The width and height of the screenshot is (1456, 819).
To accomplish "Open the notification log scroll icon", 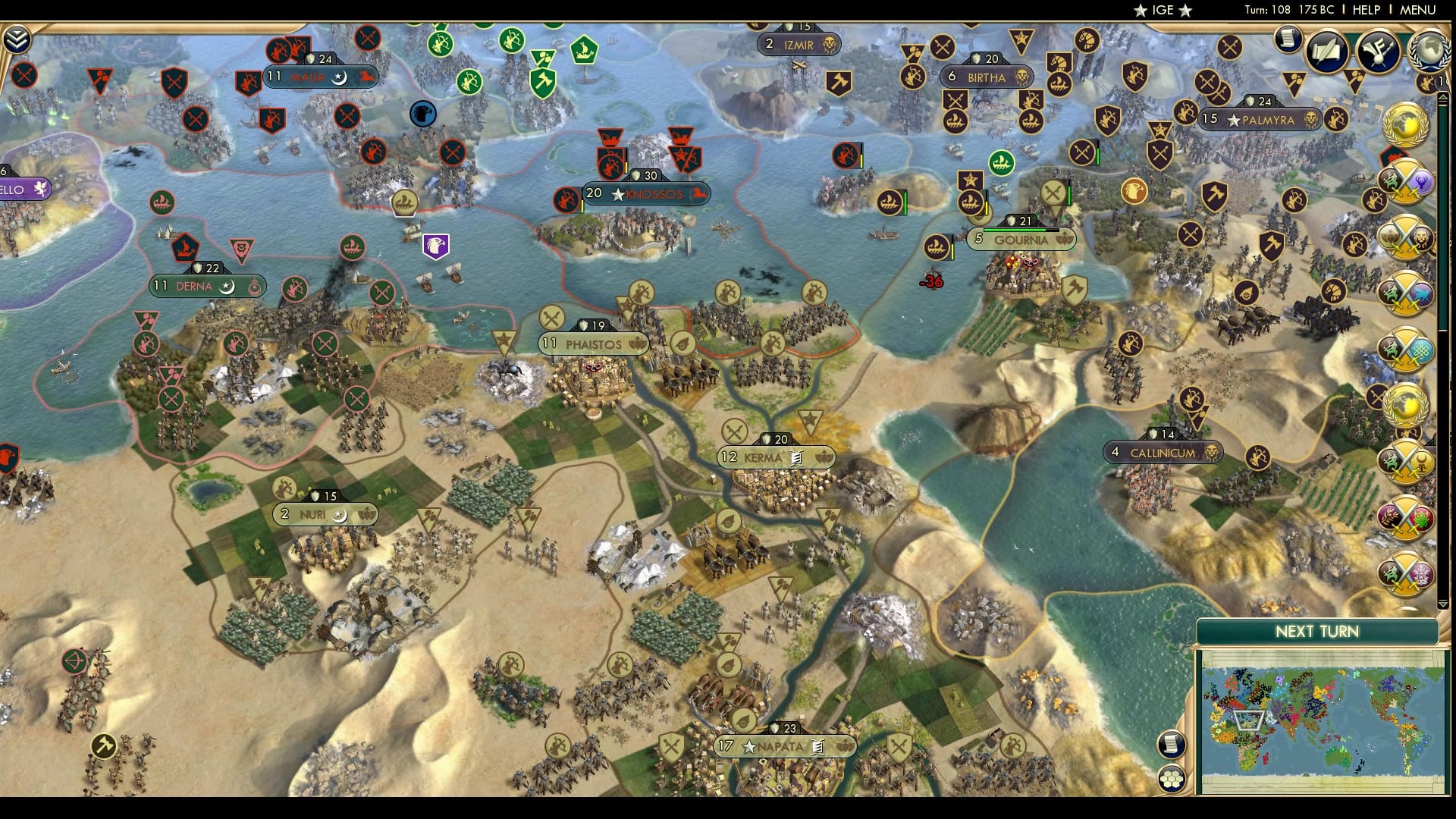I will (x=1288, y=39).
